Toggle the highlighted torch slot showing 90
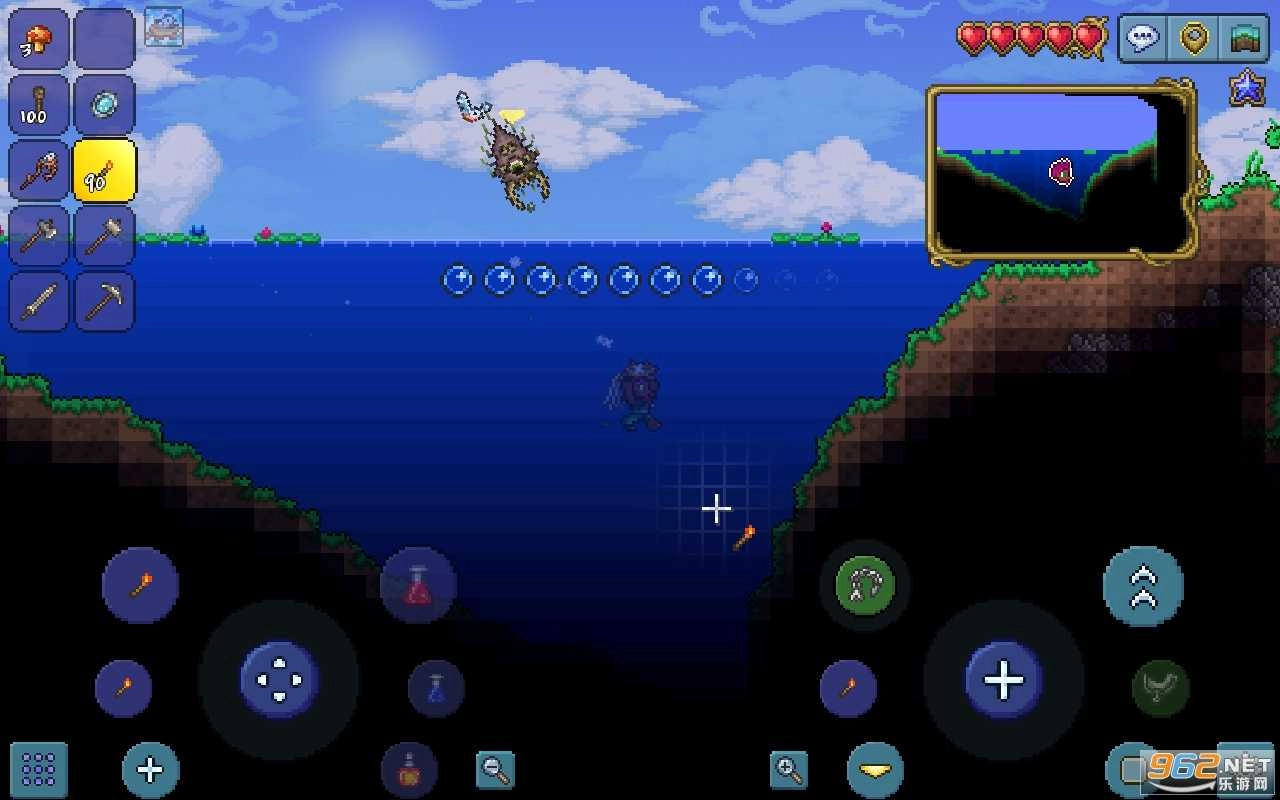 pyautogui.click(x=104, y=170)
